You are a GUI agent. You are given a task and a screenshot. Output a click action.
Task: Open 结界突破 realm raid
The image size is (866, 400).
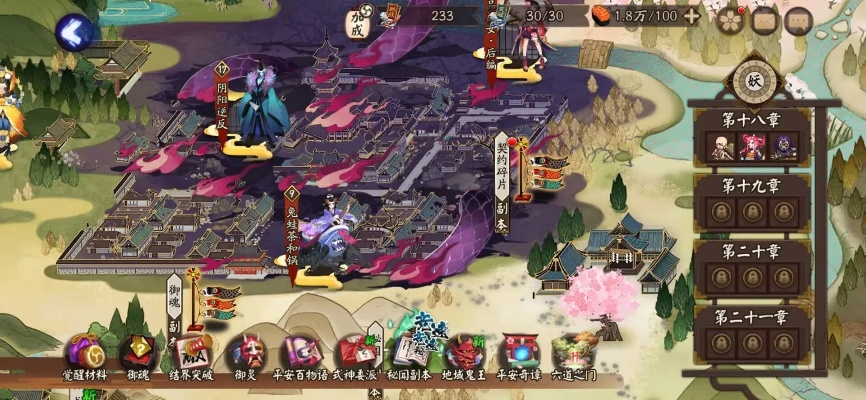(x=190, y=357)
